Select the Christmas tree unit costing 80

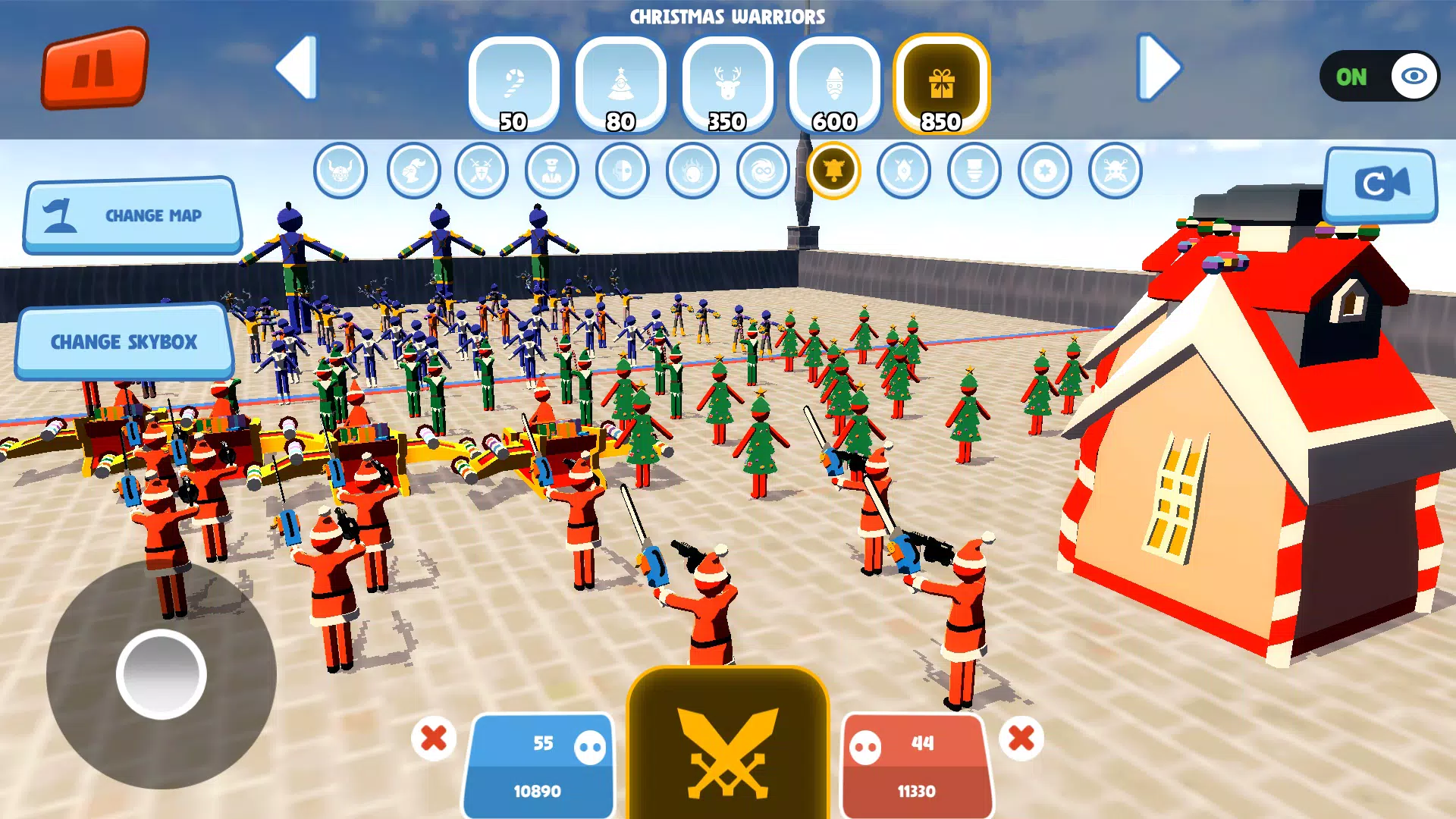[x=622, y=83]
